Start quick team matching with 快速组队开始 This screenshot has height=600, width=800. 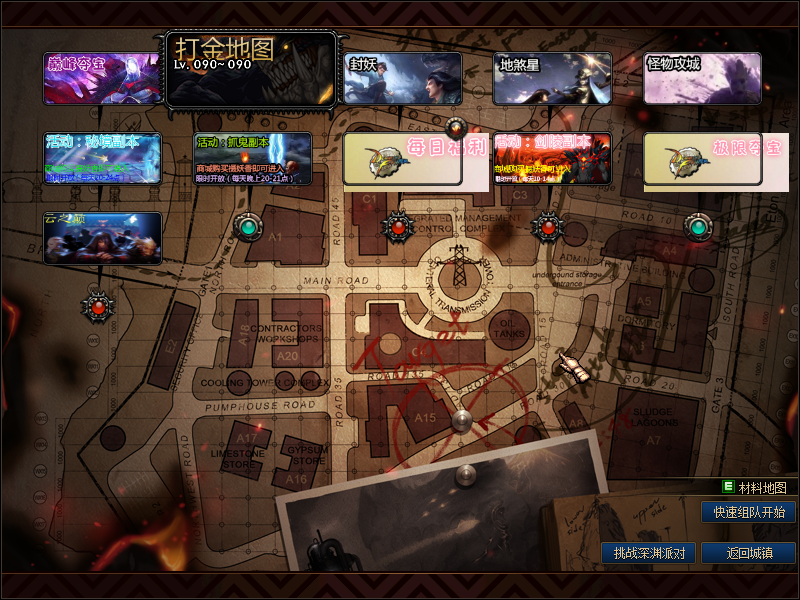[749, 512]
